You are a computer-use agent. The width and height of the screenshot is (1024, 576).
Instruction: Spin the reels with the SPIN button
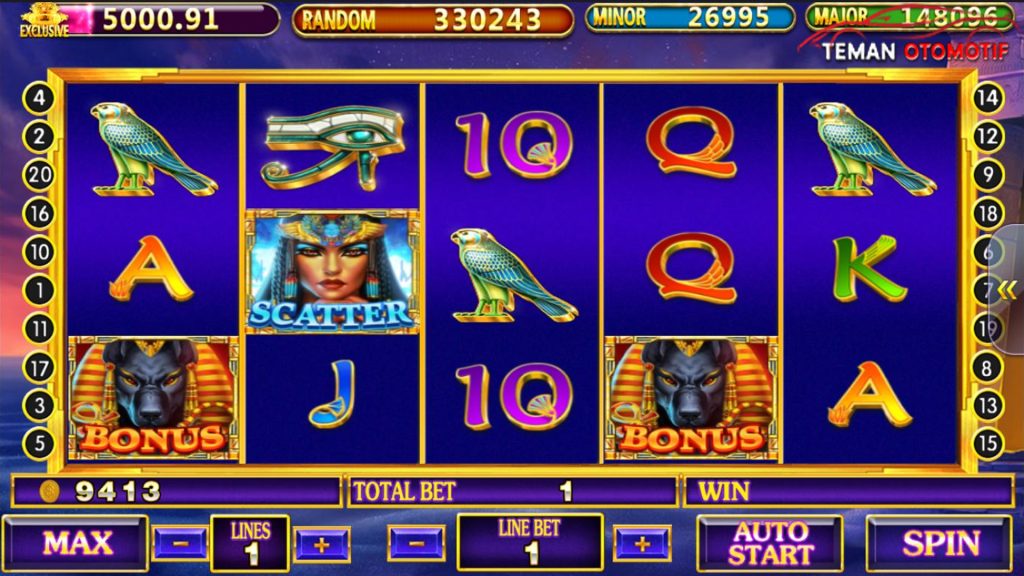click(940, 543)
